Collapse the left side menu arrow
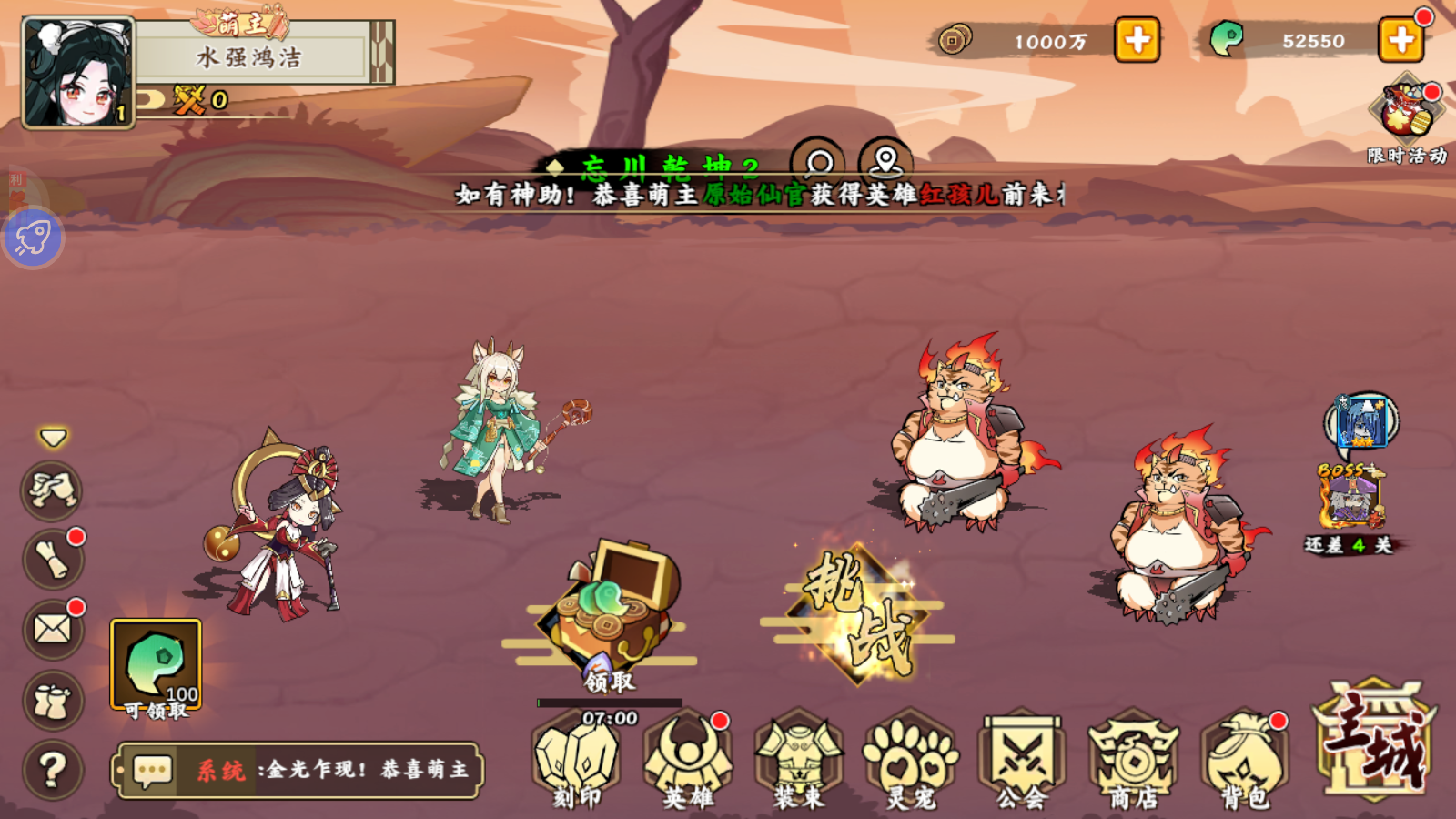The width and height of the screenshot is (1456, 819). 53,439
